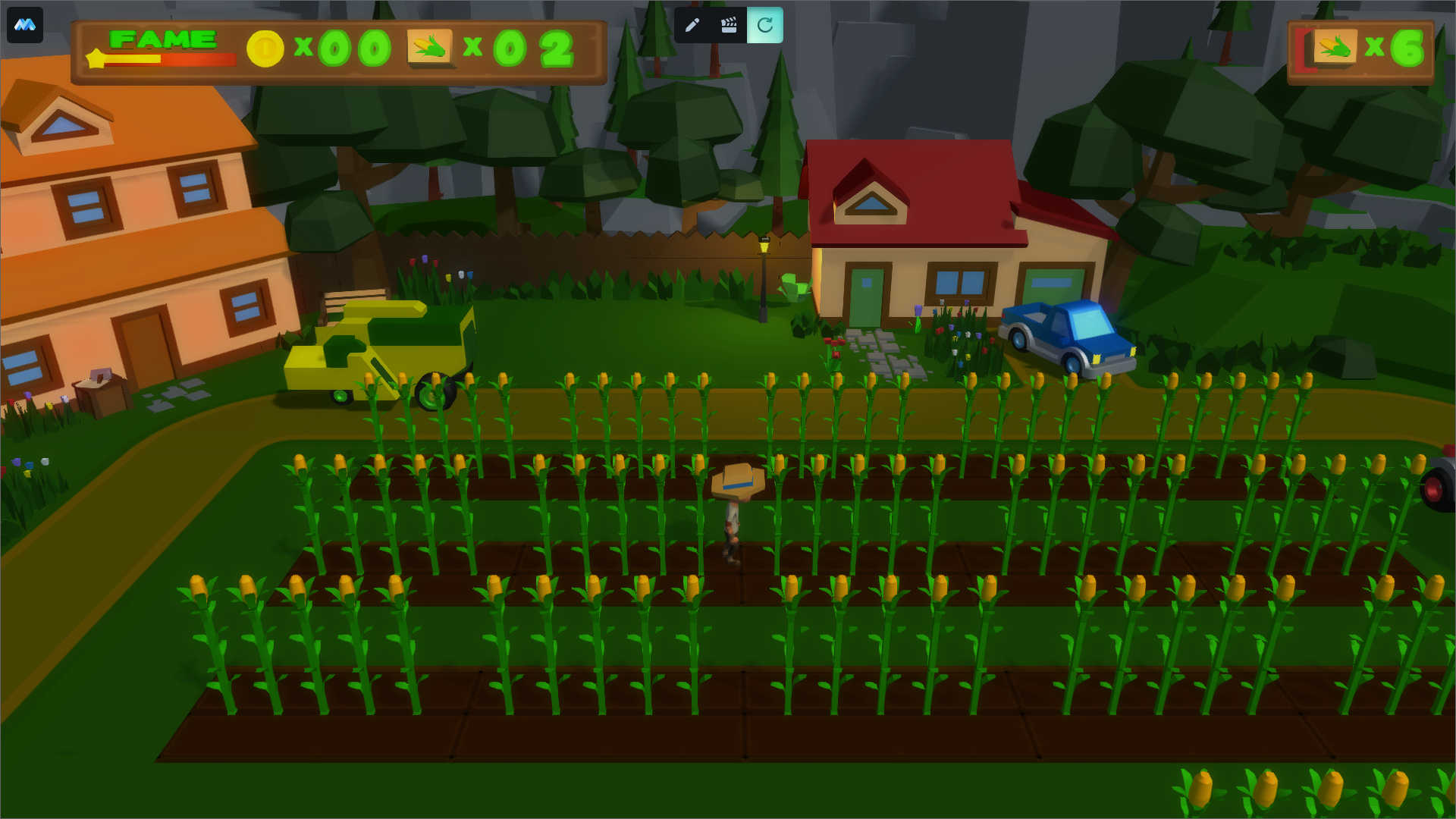This screenshot has height=819, width=1456.
Task: Click the gold coin icon
Action: pos(265,49)
